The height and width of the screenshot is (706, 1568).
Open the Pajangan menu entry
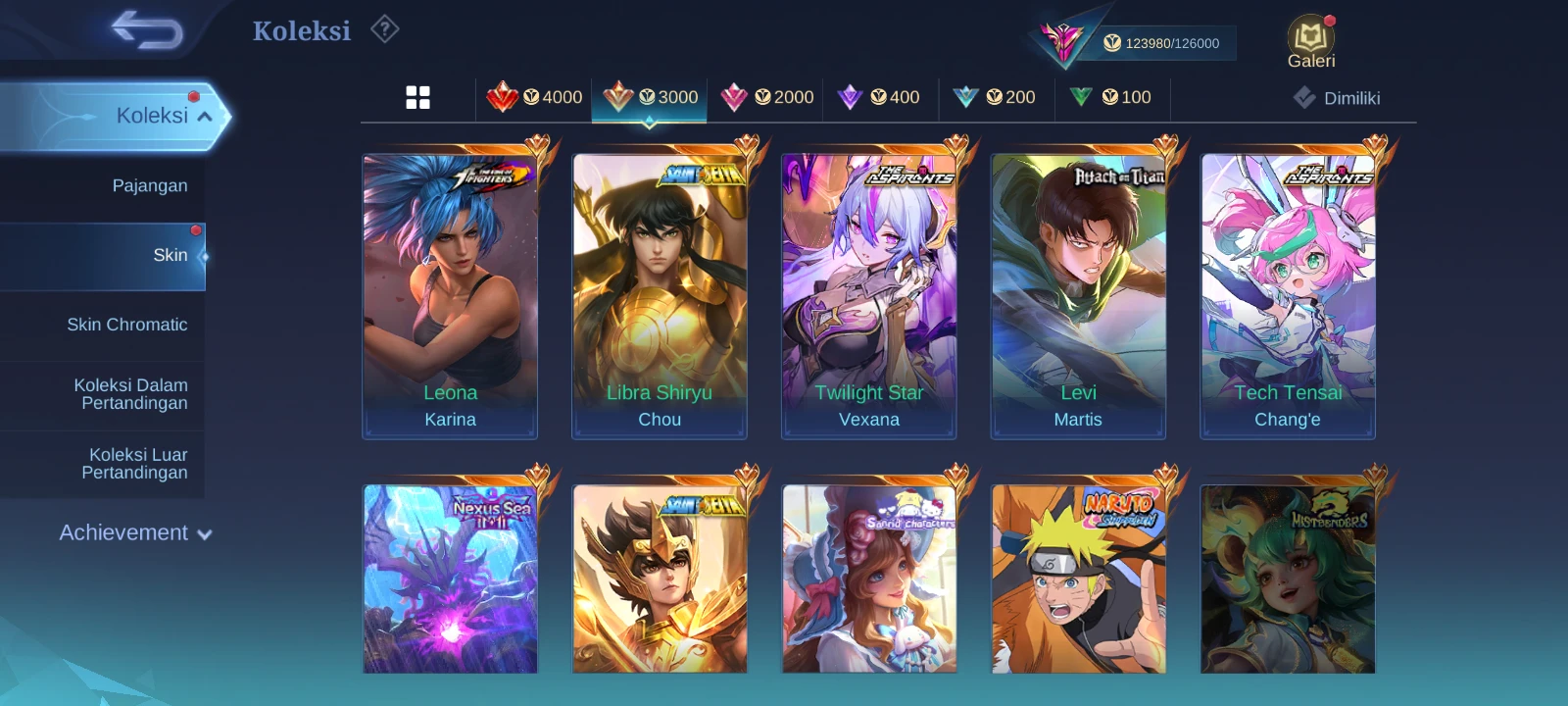[149, 186]
